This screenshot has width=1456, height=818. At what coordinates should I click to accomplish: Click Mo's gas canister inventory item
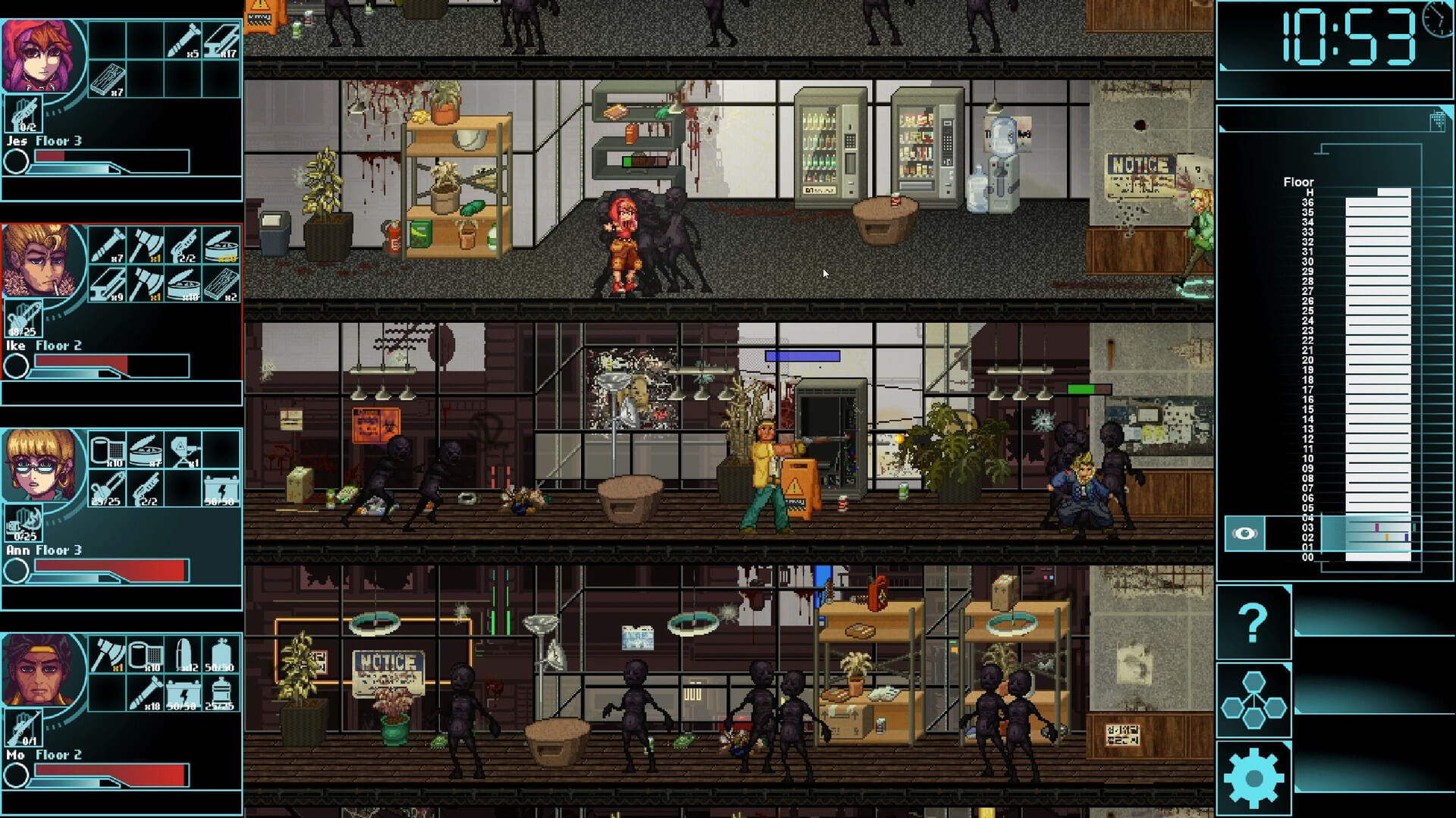(x=220, y=653)
